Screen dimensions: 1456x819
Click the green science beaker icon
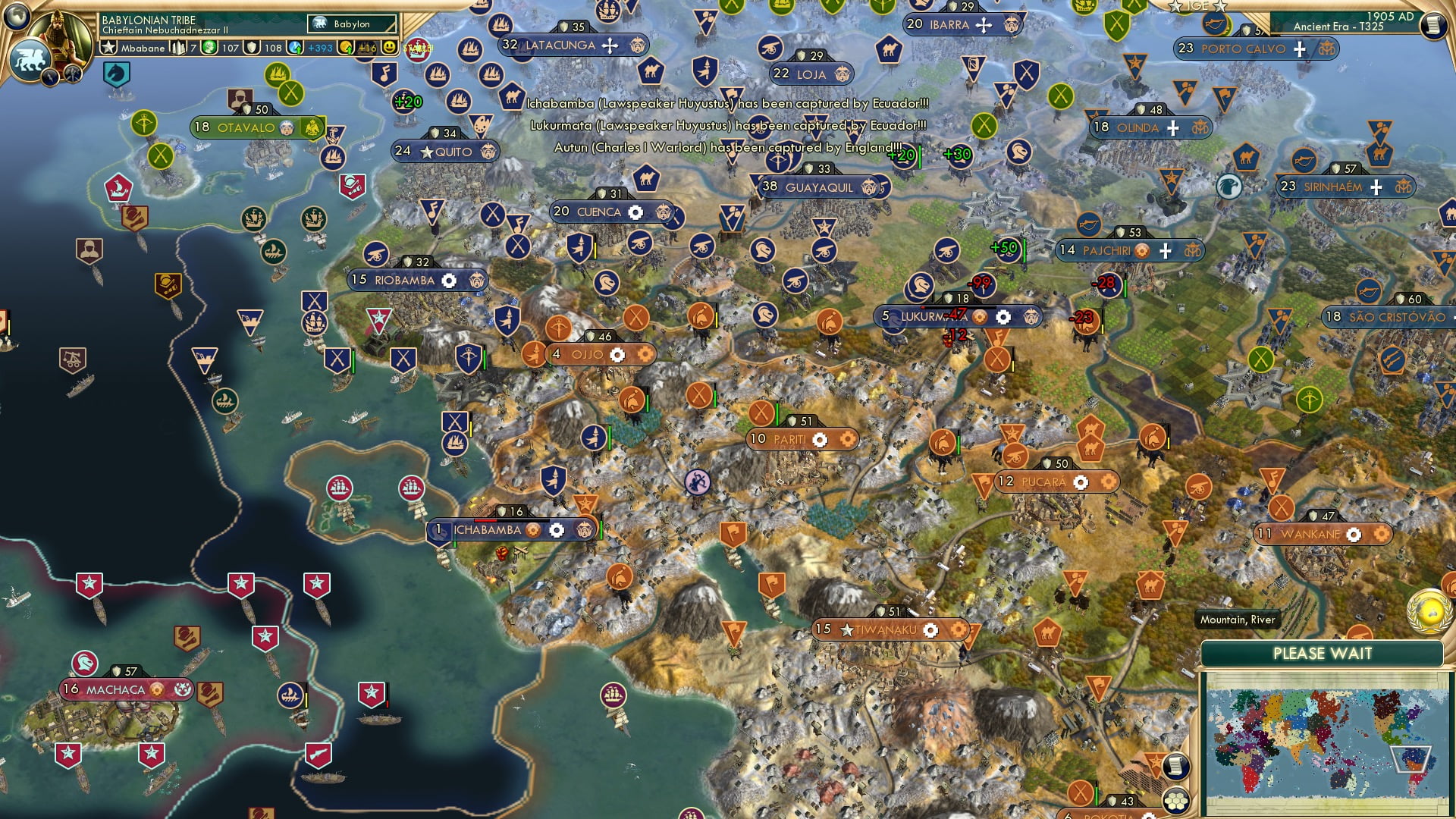coord(211,47)
